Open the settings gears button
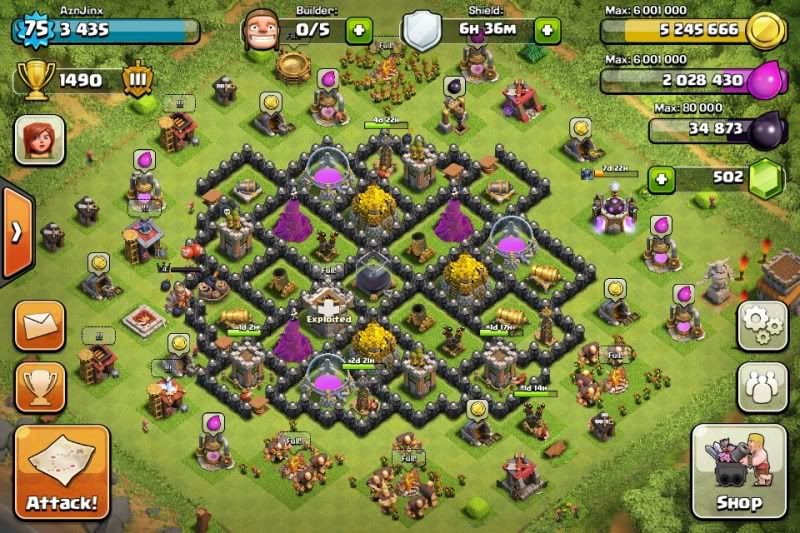This screenshot has width=800, height=533. coord(761,325)
